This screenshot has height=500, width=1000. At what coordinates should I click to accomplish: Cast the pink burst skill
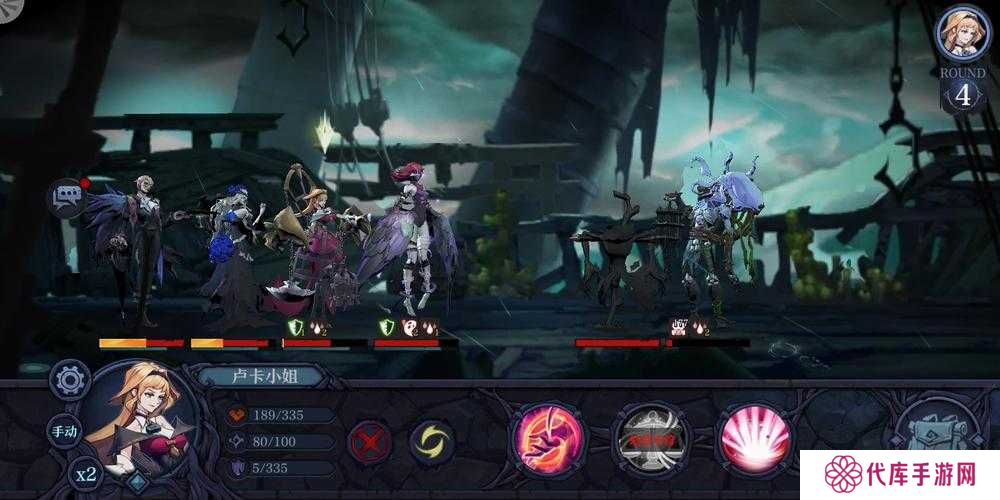[755, 438]
